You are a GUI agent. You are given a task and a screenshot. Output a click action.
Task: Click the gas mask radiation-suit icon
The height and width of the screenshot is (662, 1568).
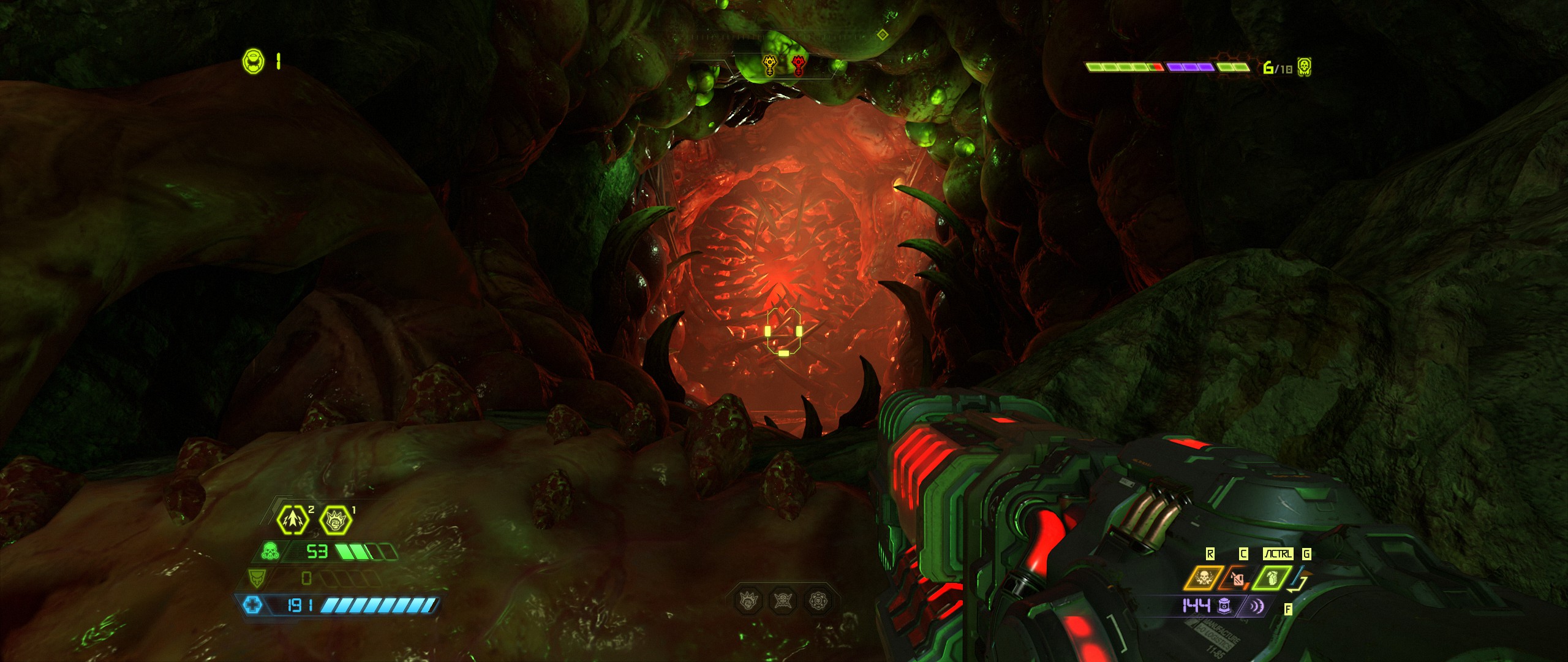(268, 551)
